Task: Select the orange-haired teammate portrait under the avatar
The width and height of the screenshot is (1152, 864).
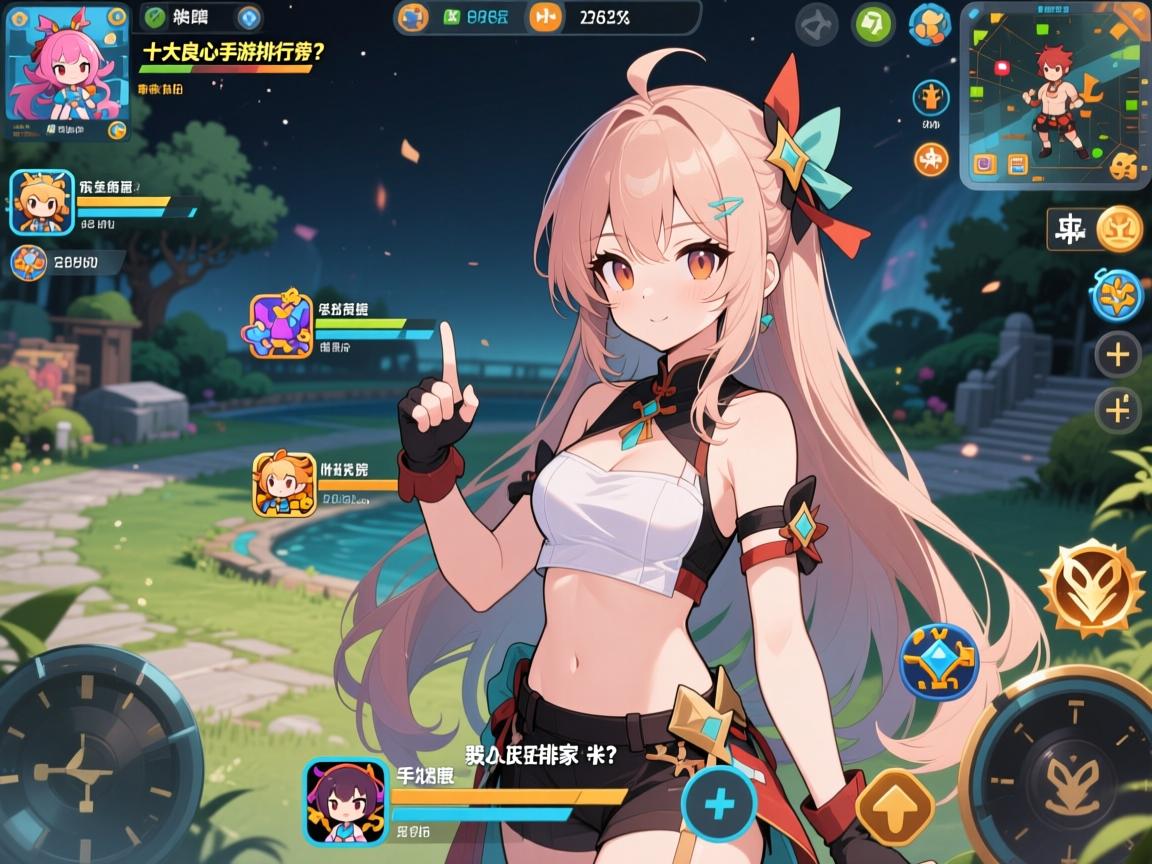Action: 42,202
